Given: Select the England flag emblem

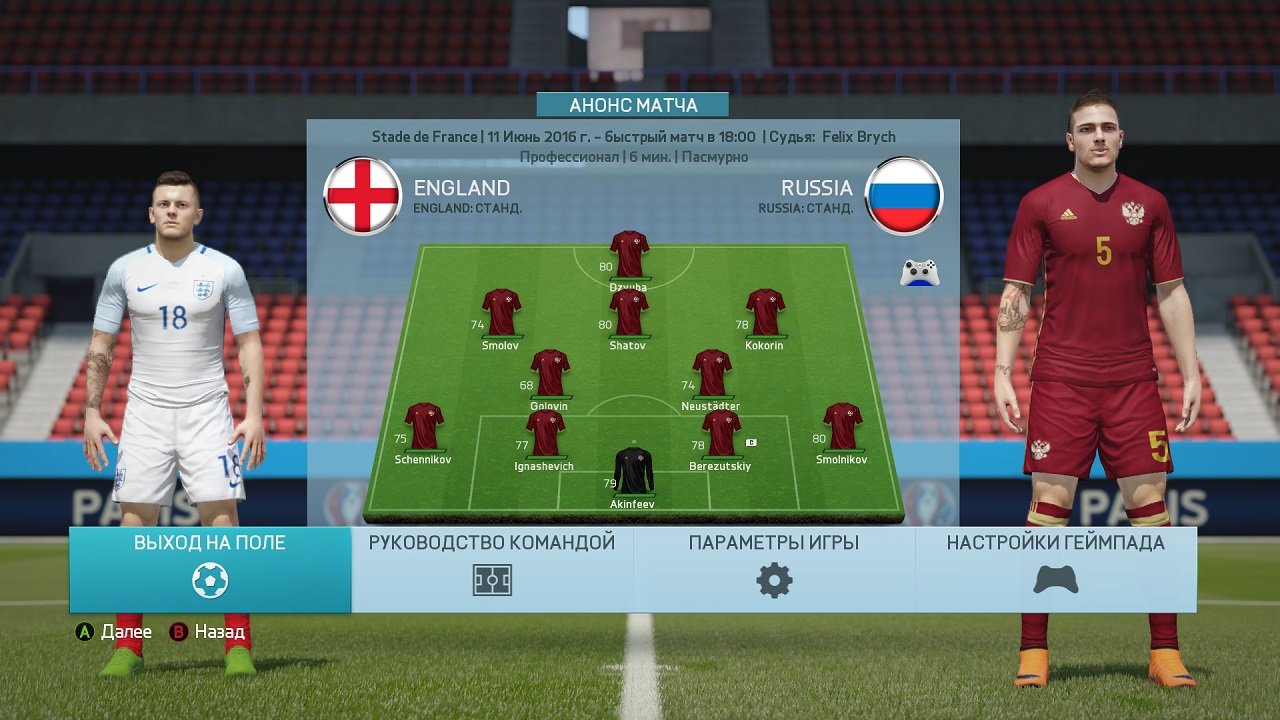Looking at the screenshot, I should click(363, 195).
